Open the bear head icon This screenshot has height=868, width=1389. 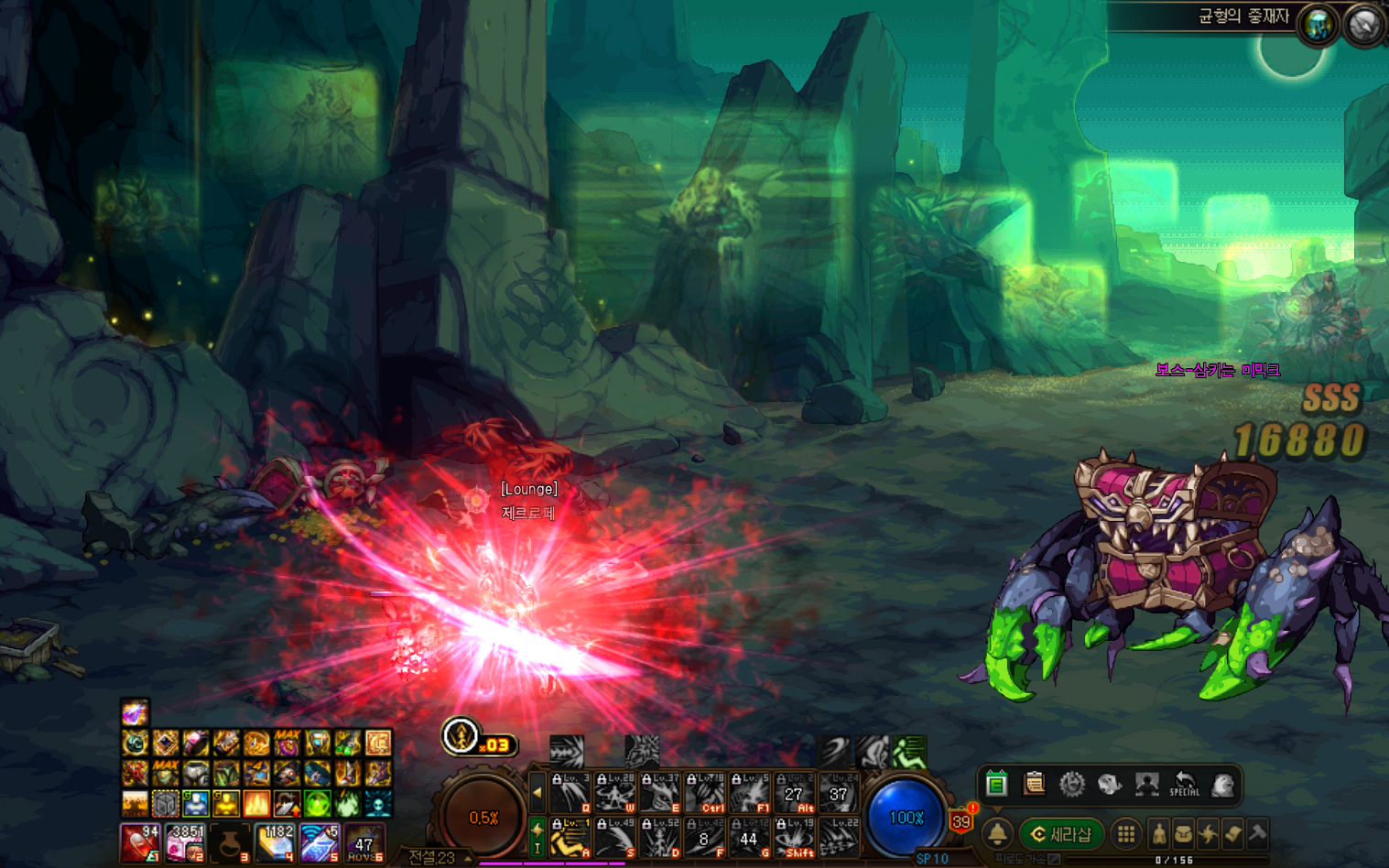point(1222,784)
